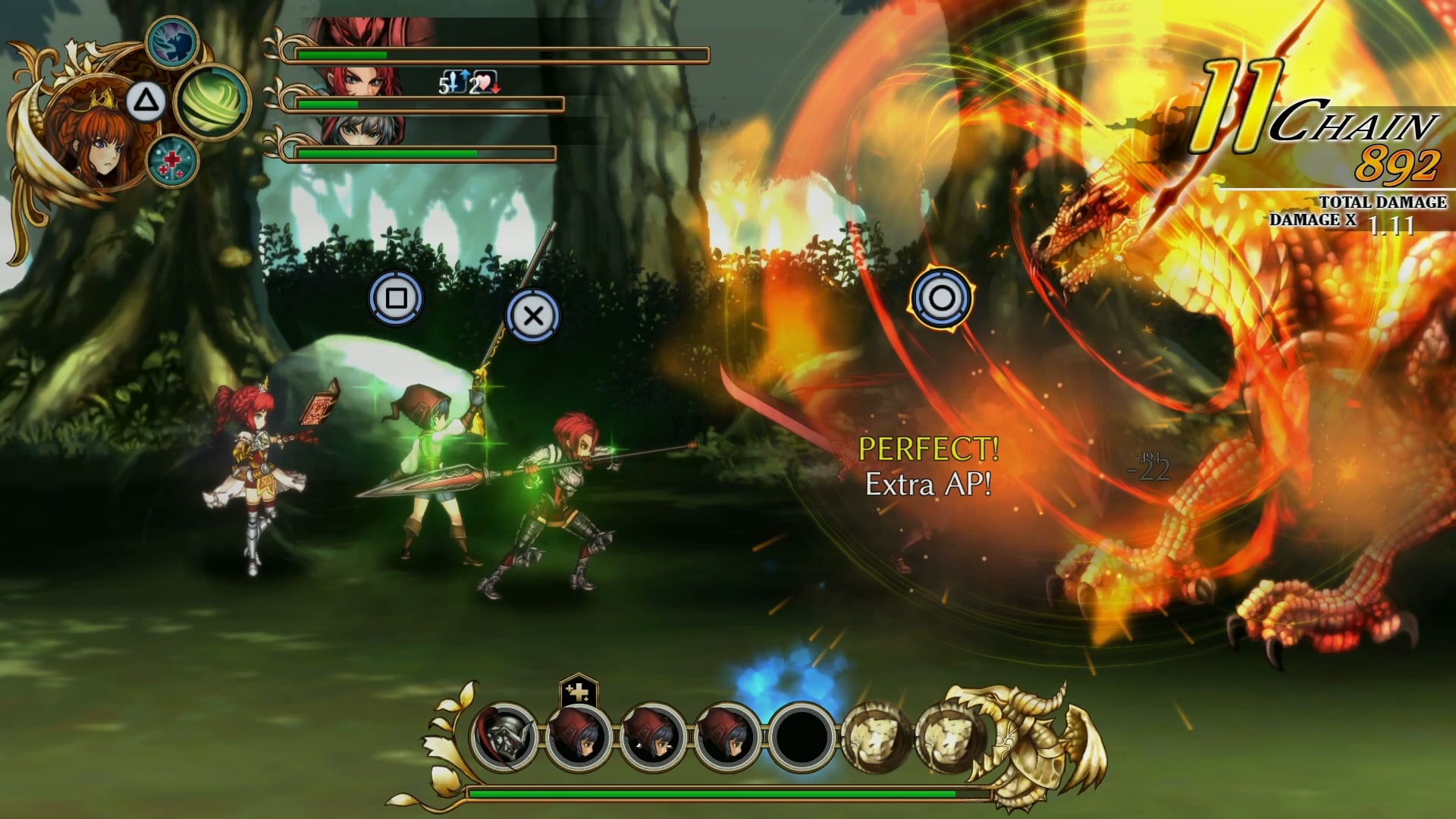Screen dimensions: 1456x819
Task: Activate the green swirling orb spell
Action: click(212, 102)
